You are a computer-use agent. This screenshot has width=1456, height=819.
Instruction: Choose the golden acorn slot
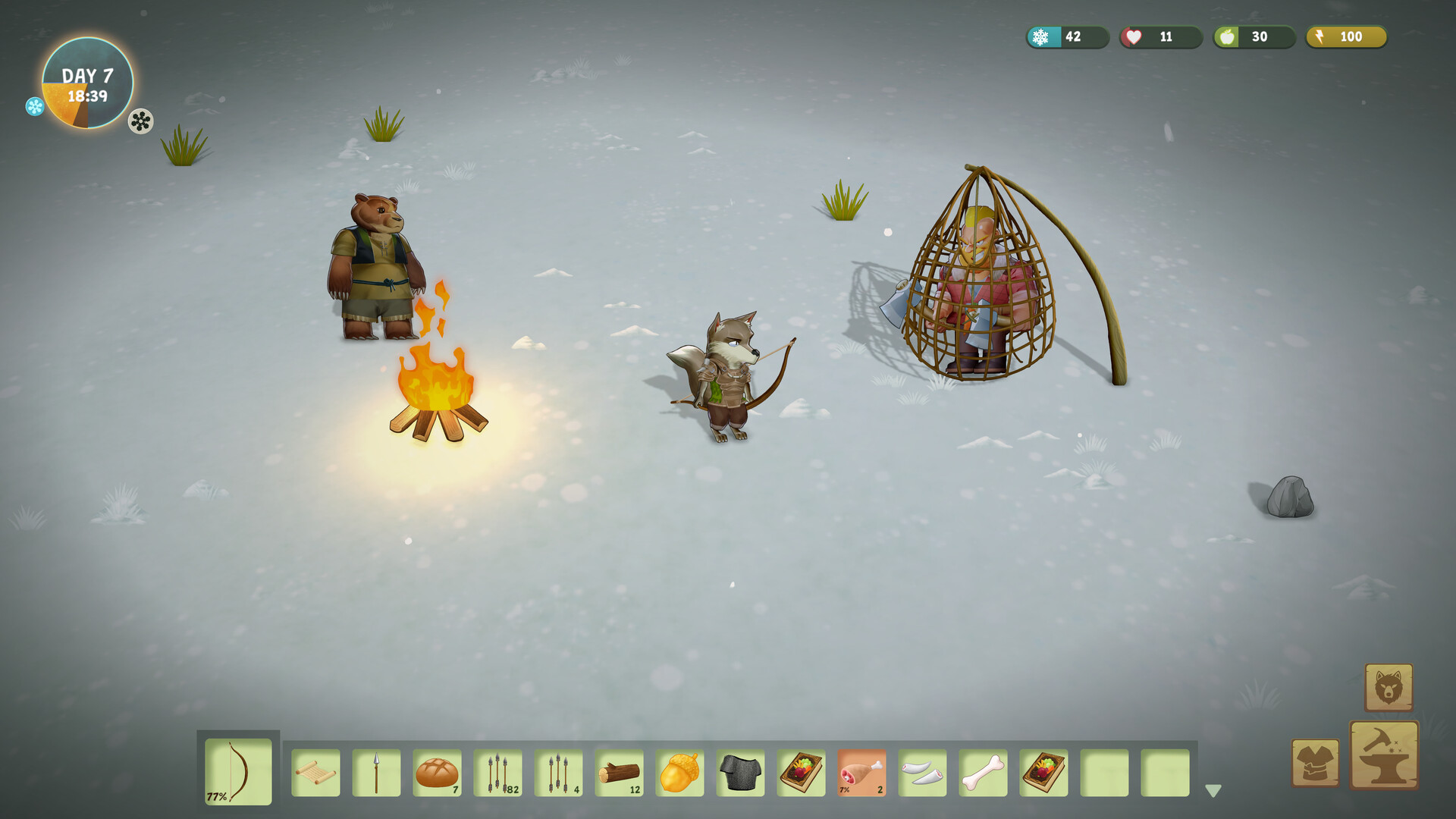pos(679,773)
